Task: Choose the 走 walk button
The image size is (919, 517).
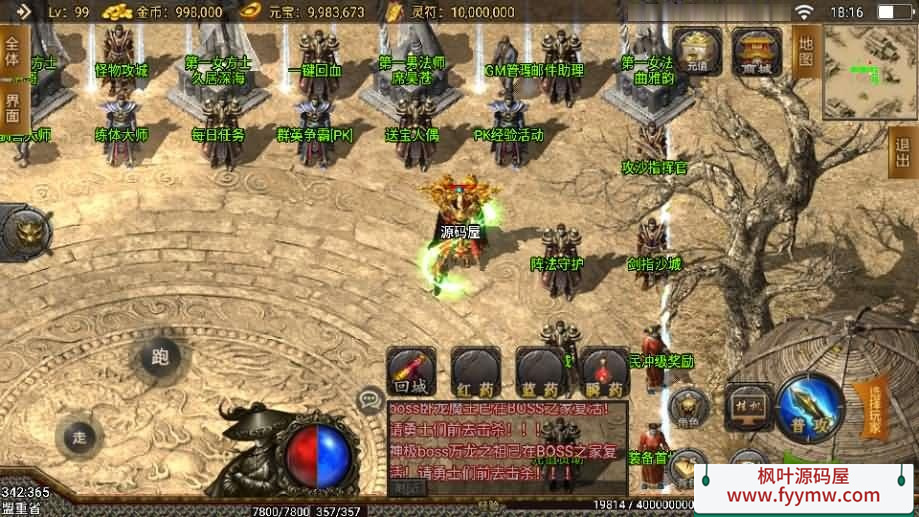Action: point(80,436)
